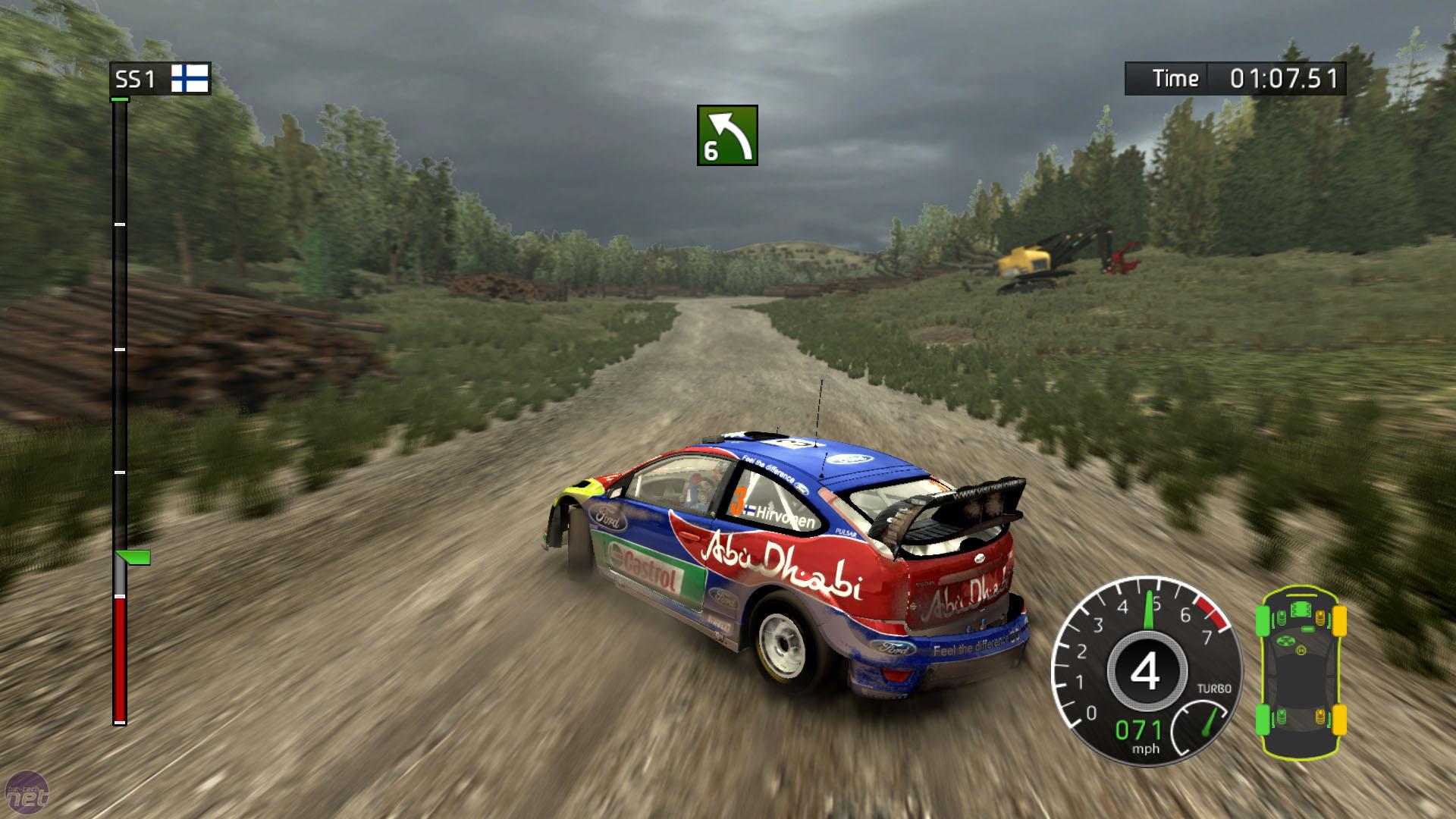
Task: Click the bit-tech.net watermark logo
Action: click(28, 795)
